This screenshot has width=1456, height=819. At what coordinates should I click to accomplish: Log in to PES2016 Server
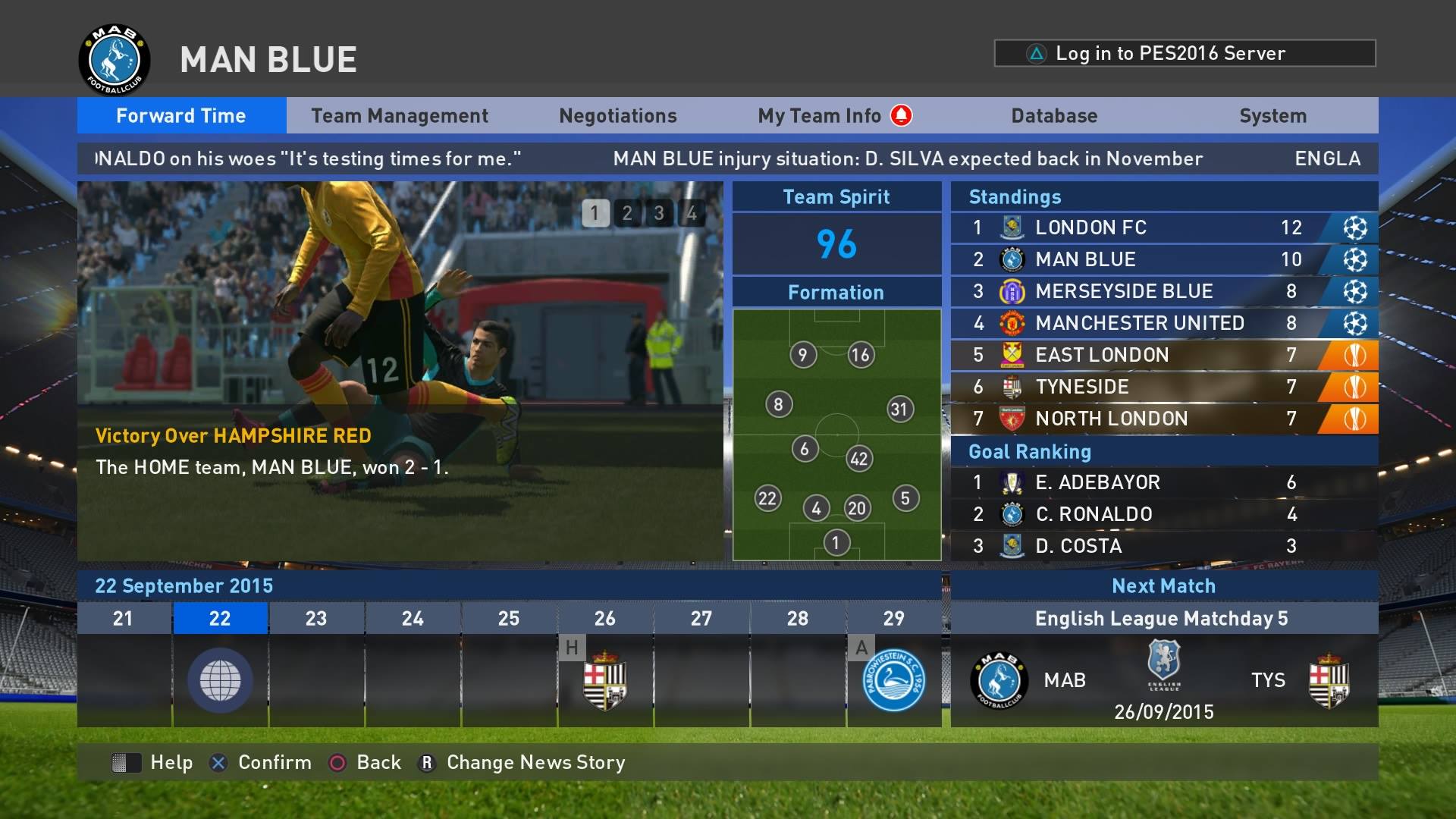point(1185,53)
